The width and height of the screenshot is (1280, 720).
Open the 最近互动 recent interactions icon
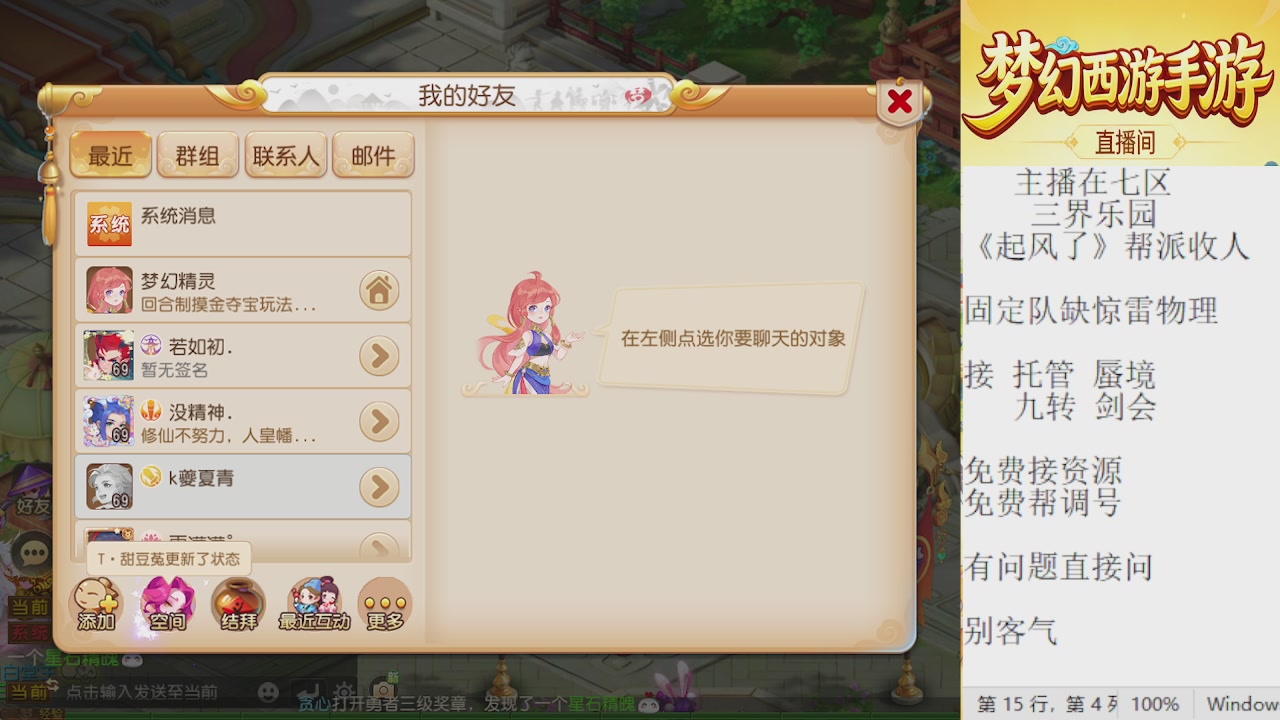(314, 605)
